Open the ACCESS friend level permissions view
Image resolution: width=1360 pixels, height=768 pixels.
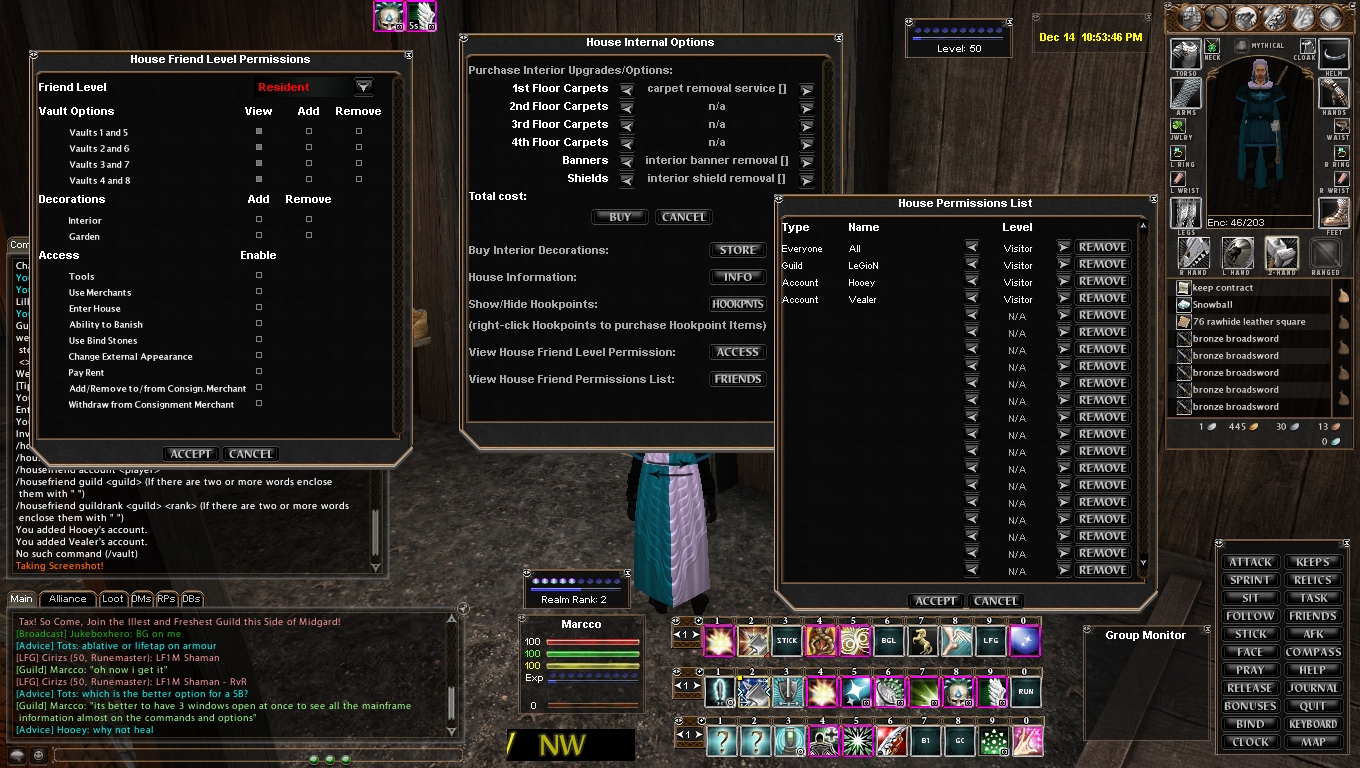click(x=738, y=352)
